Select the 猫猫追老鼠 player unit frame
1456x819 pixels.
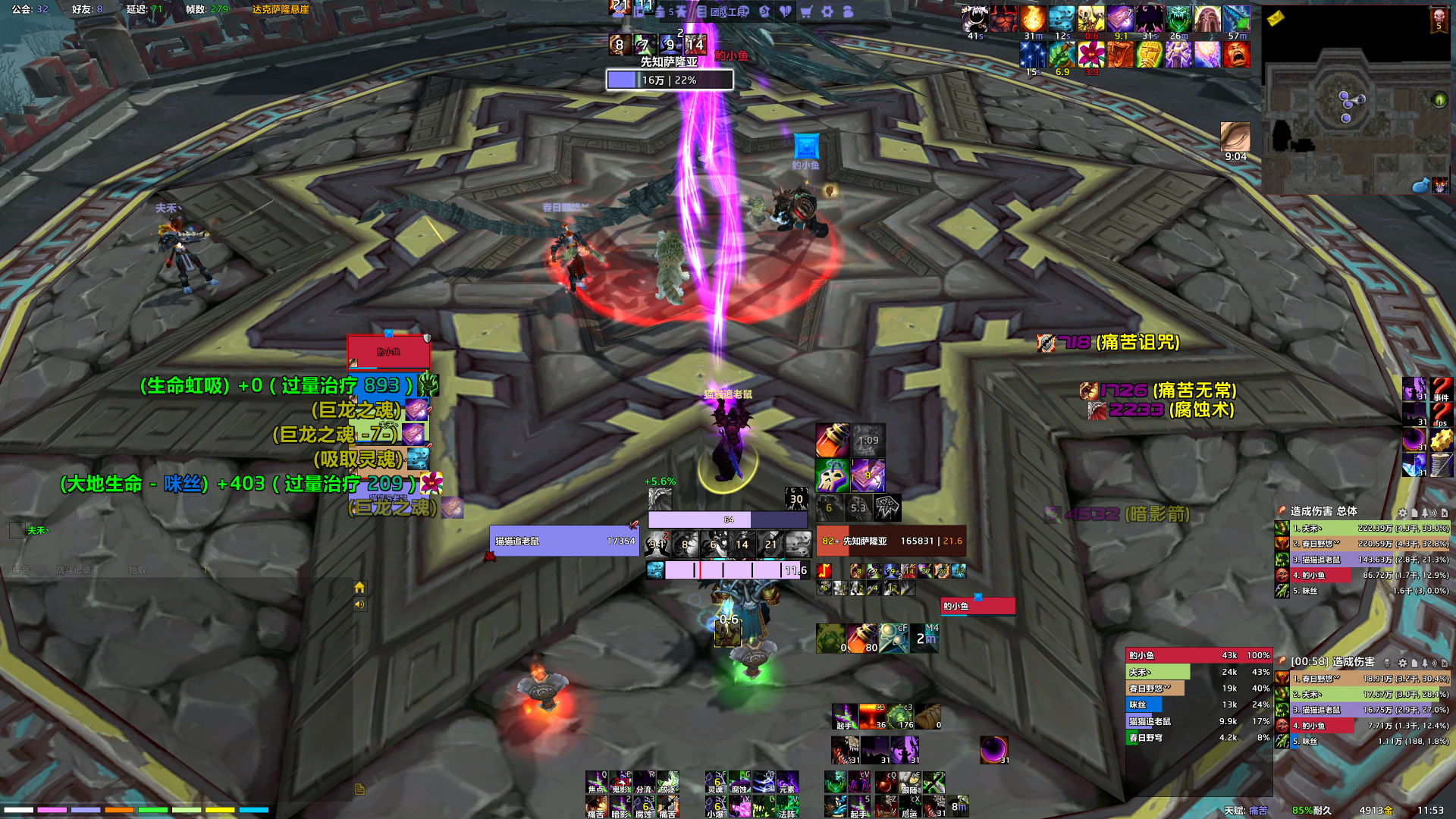(x=564, y=541)
